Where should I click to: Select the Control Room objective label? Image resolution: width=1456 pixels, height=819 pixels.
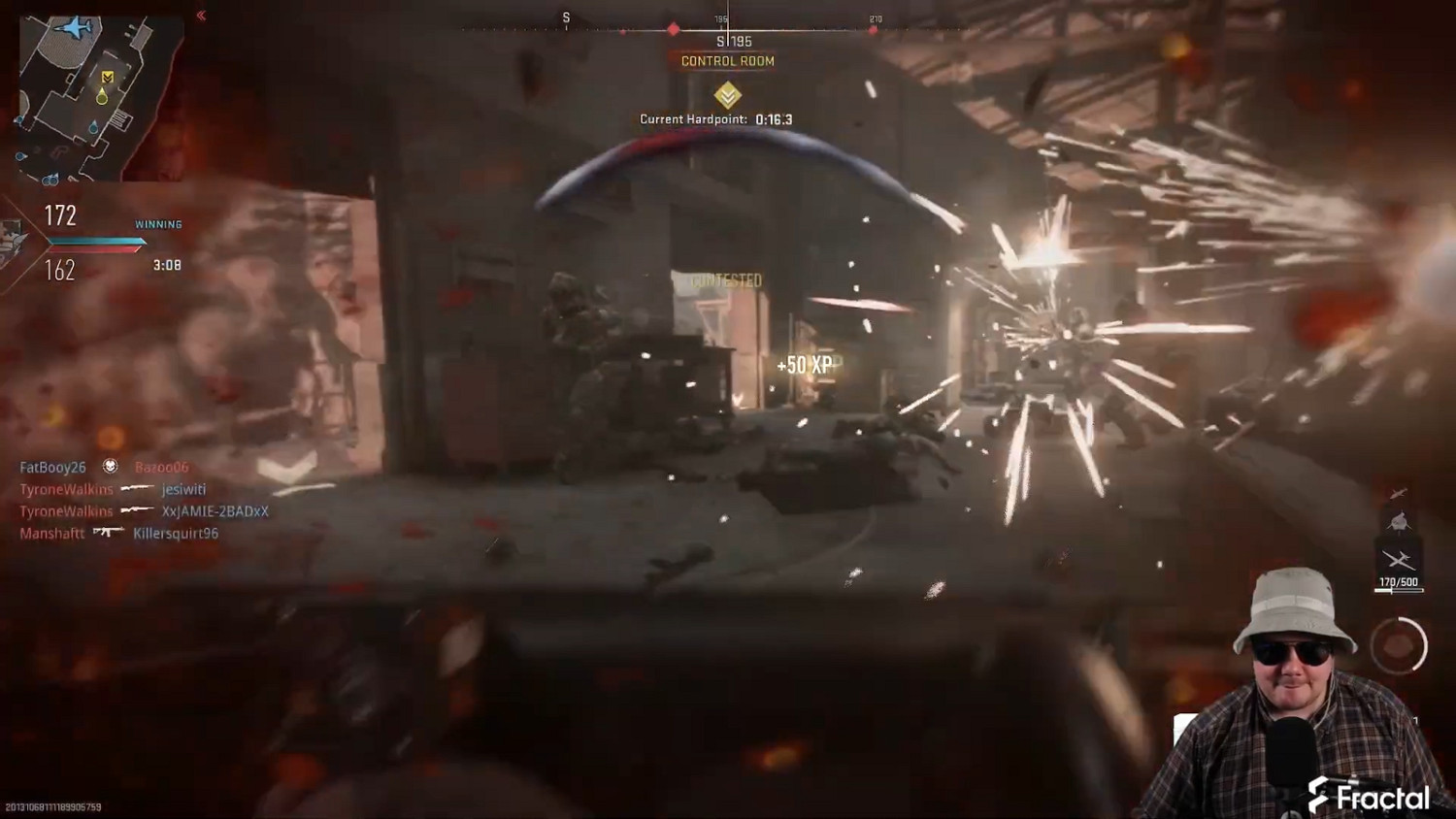[x=727, y=61]
